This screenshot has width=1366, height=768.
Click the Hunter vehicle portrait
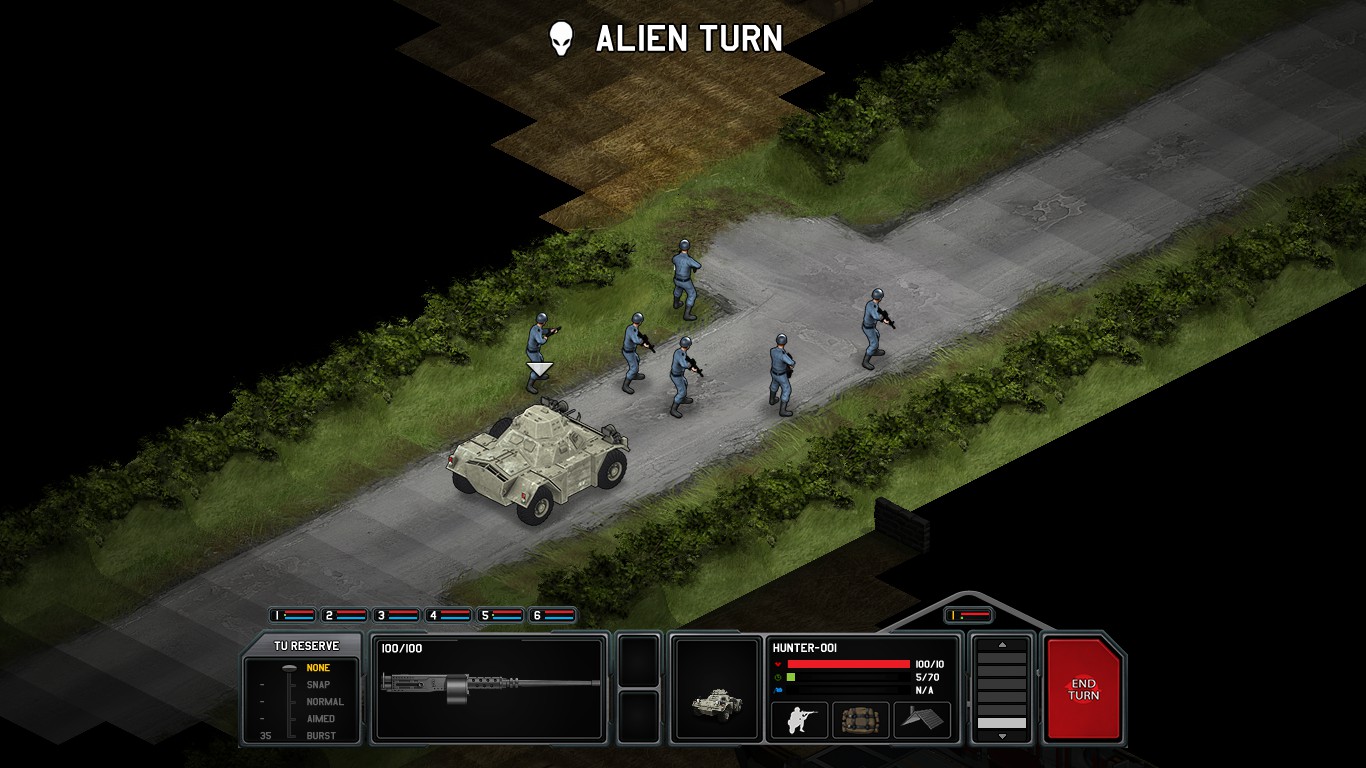point(716,689)
